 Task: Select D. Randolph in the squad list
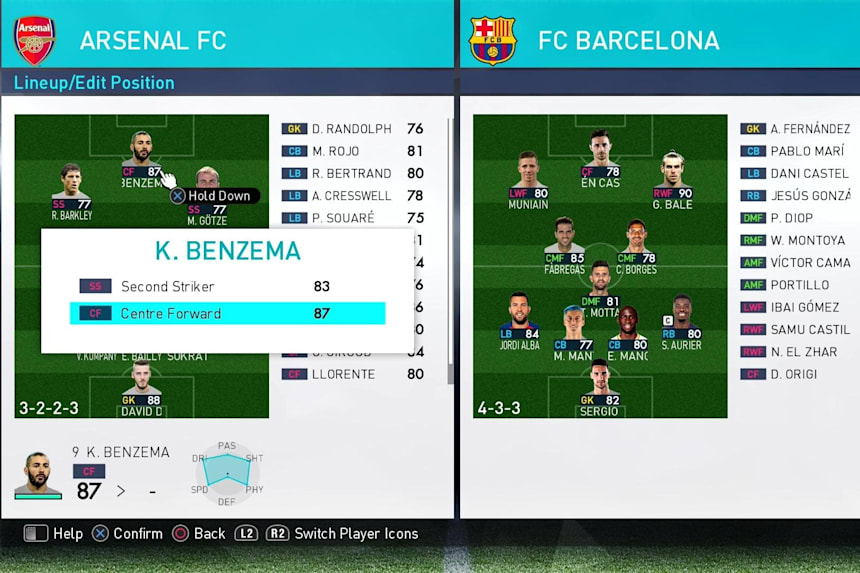(x=352, y=129)
